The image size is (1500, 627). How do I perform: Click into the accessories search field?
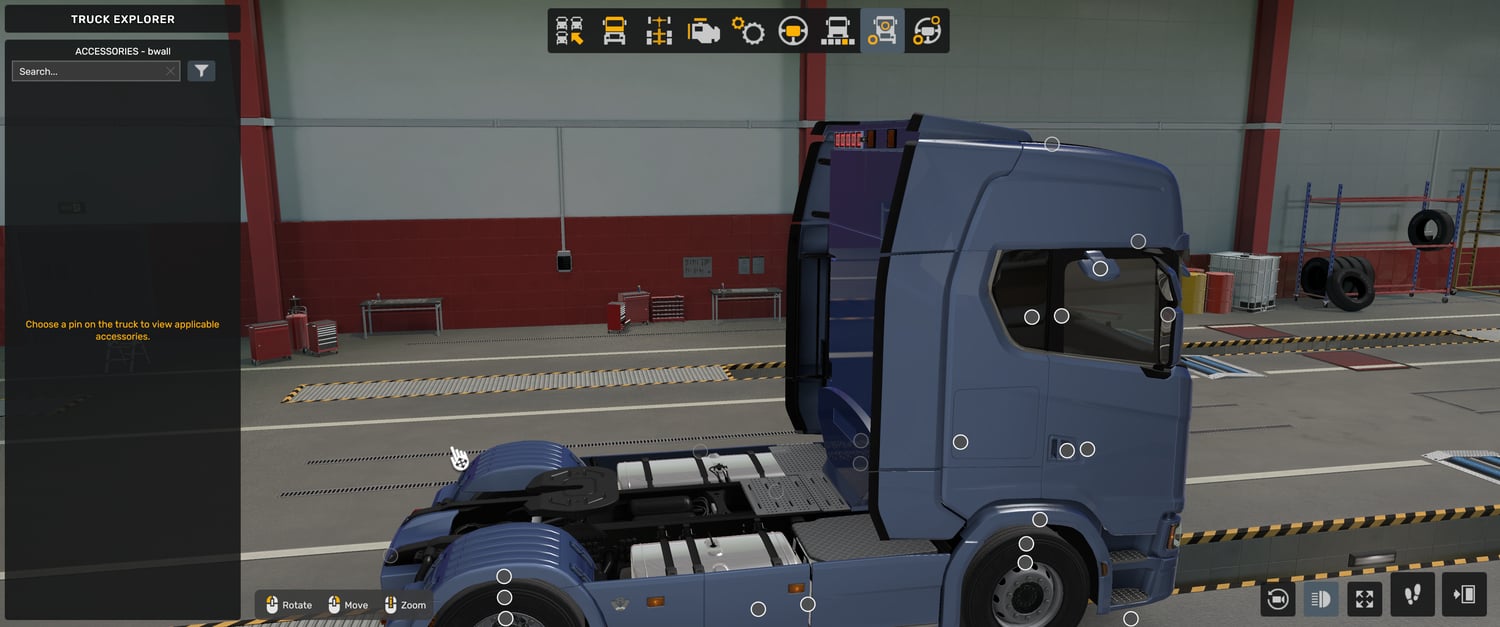coord(88,72)
